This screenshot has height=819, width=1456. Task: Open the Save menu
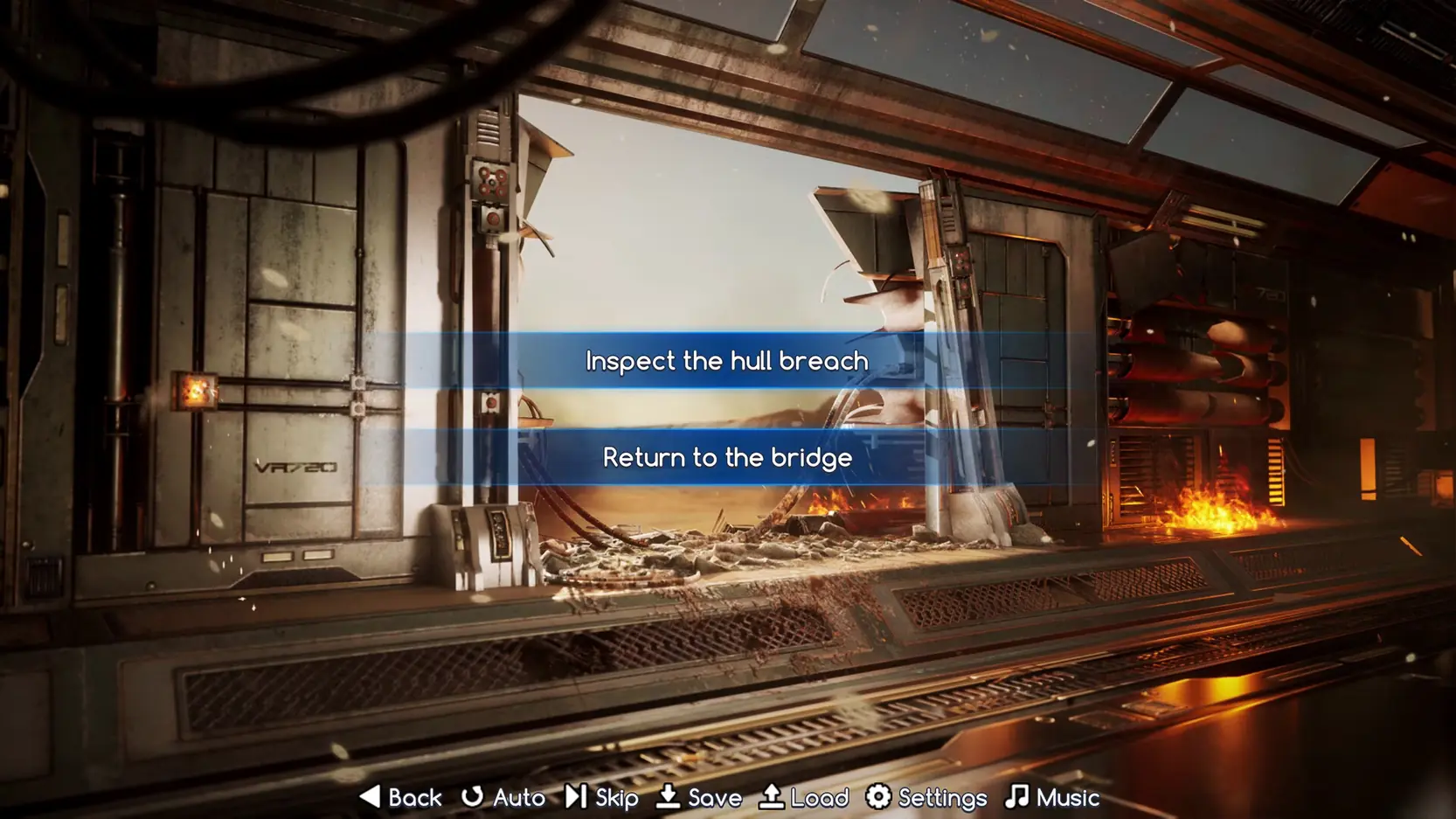pyautogui.click(x=699, y=797)
